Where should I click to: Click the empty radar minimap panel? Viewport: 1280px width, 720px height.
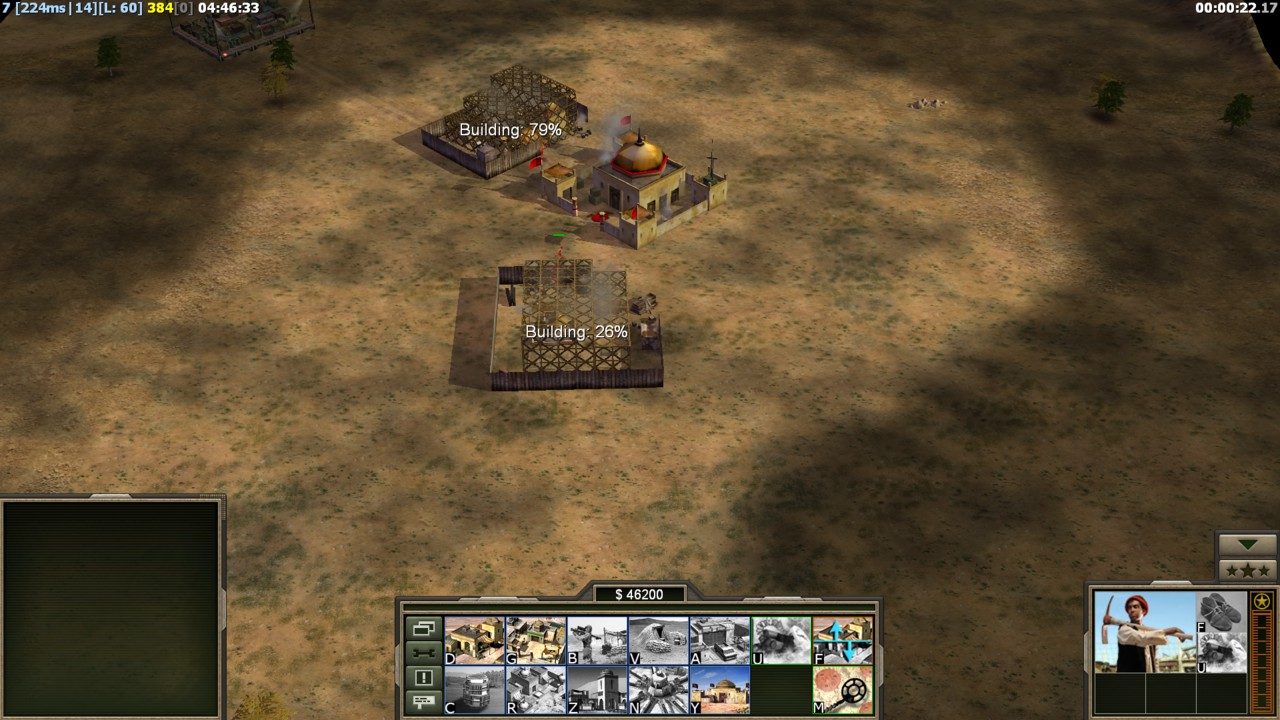point(111,605)
